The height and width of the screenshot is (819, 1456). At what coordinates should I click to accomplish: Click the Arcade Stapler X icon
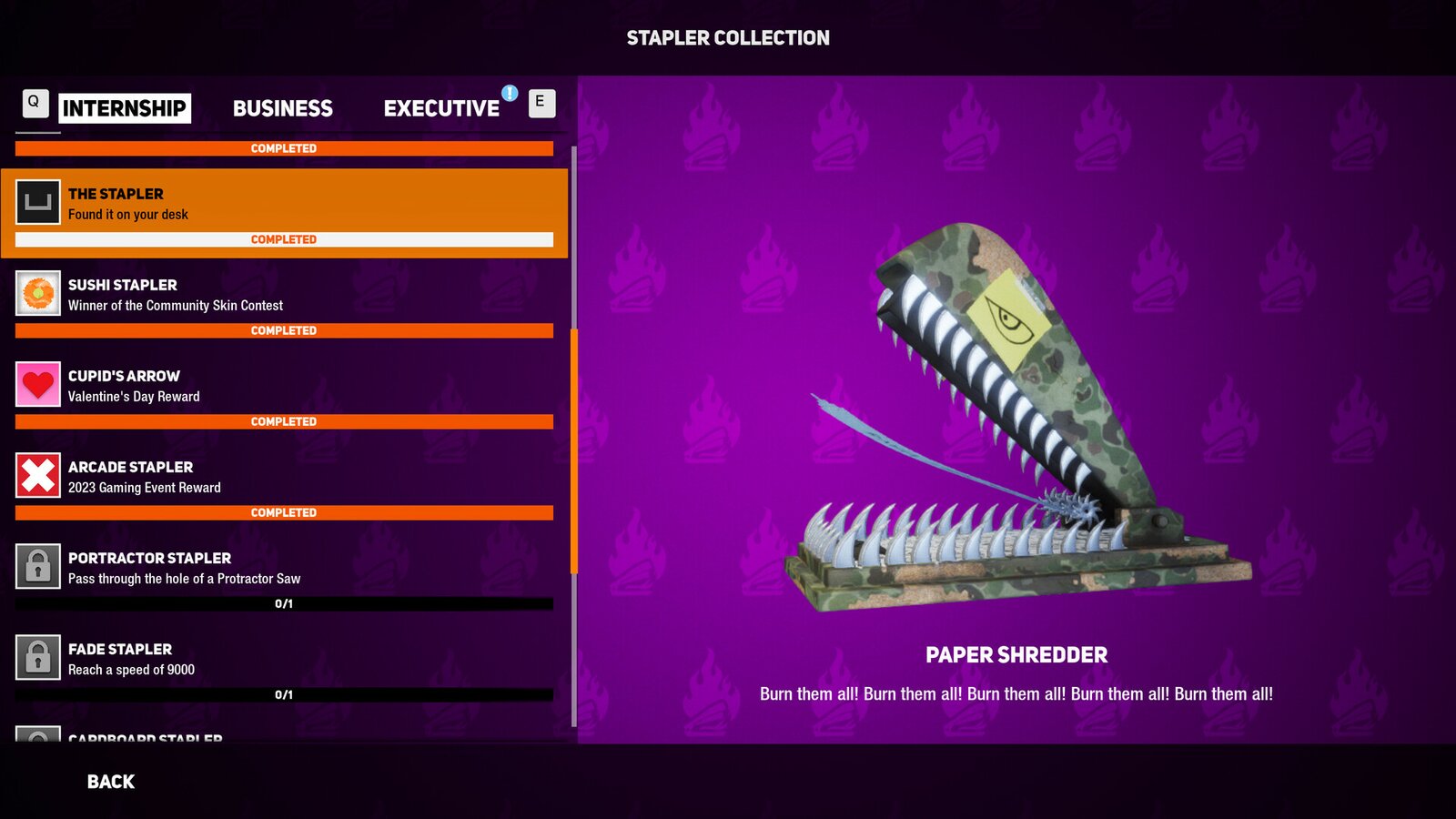pos(38,475)
